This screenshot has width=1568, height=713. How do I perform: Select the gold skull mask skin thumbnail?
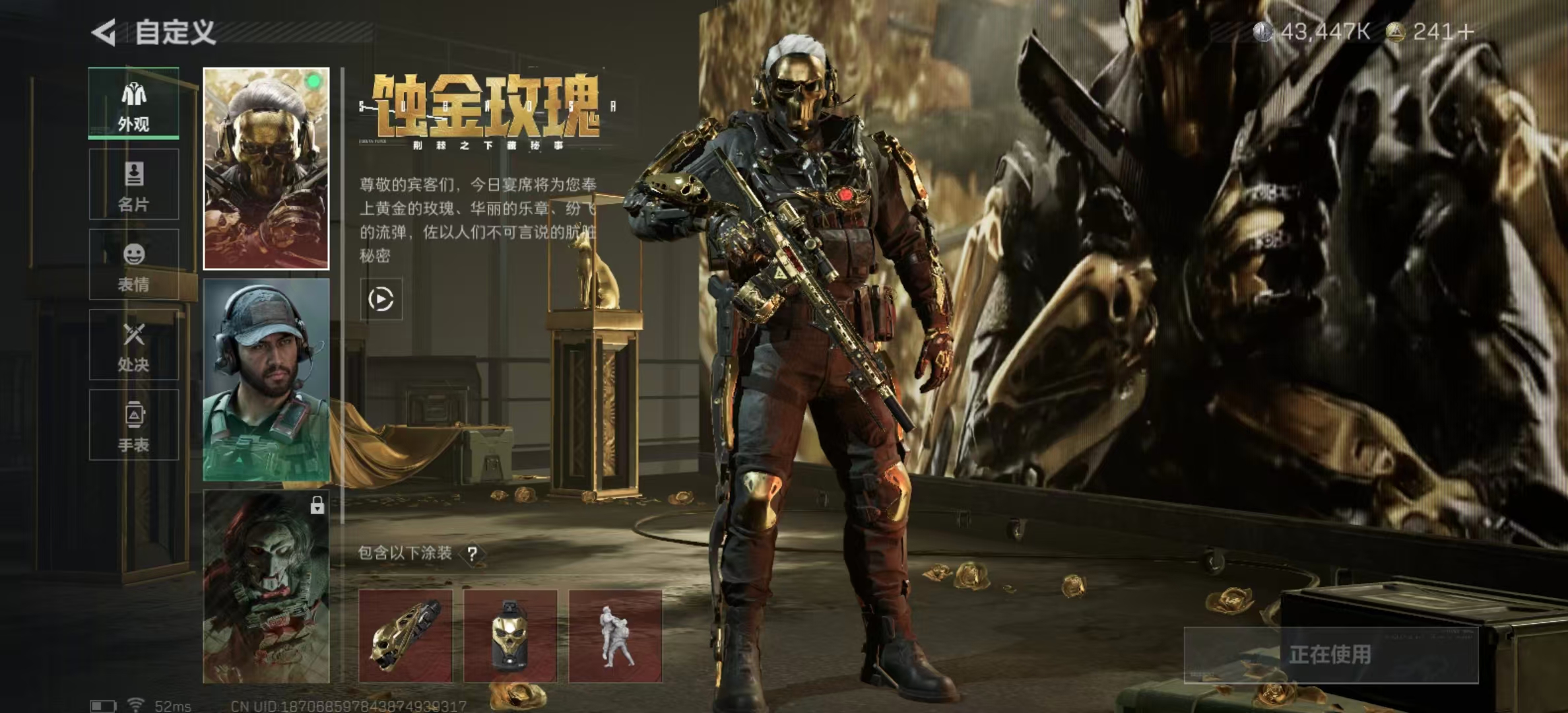(x=266, y=168)
